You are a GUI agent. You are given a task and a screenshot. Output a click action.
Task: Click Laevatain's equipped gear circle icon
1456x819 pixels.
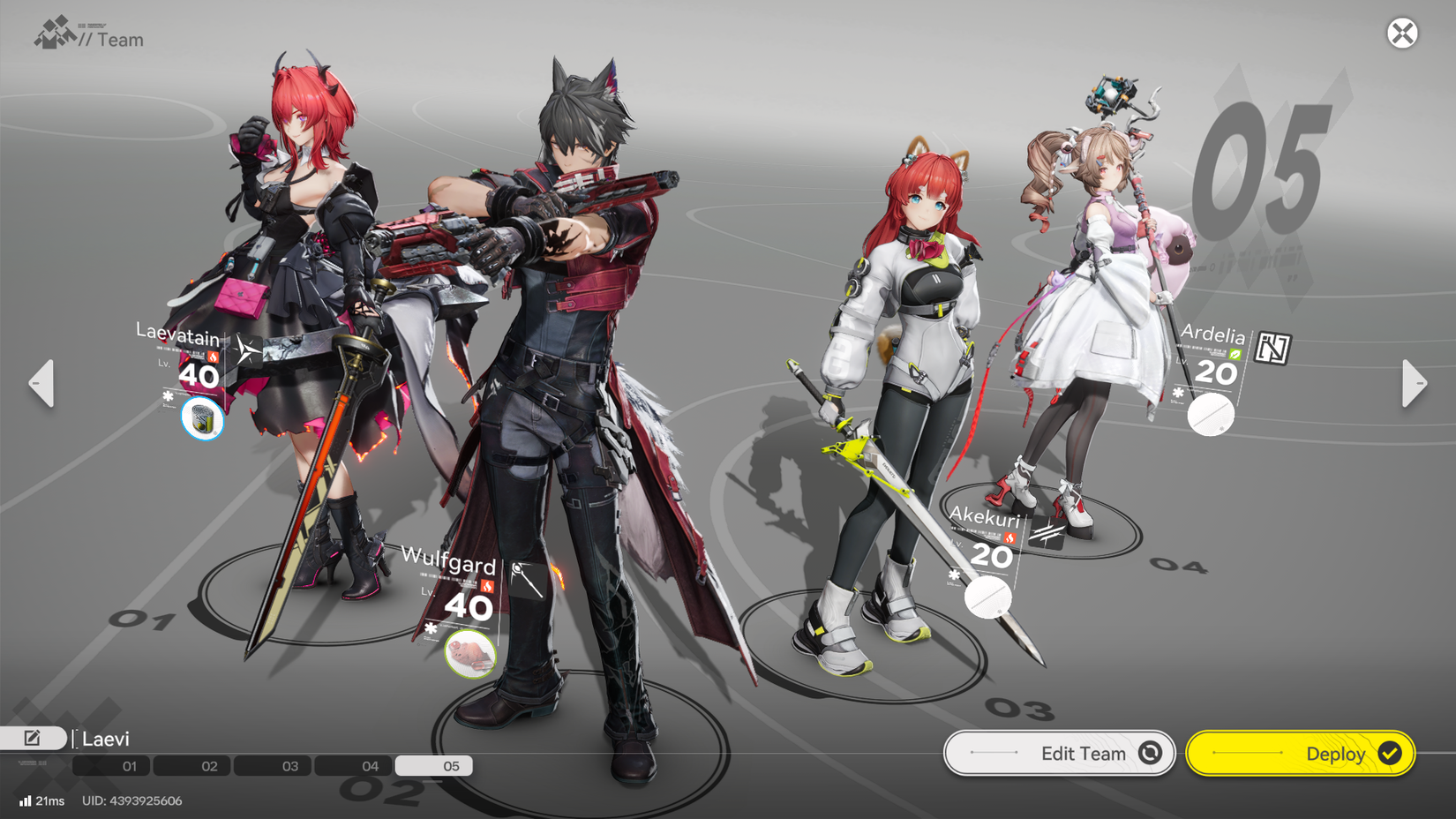[x=202, y=421]
